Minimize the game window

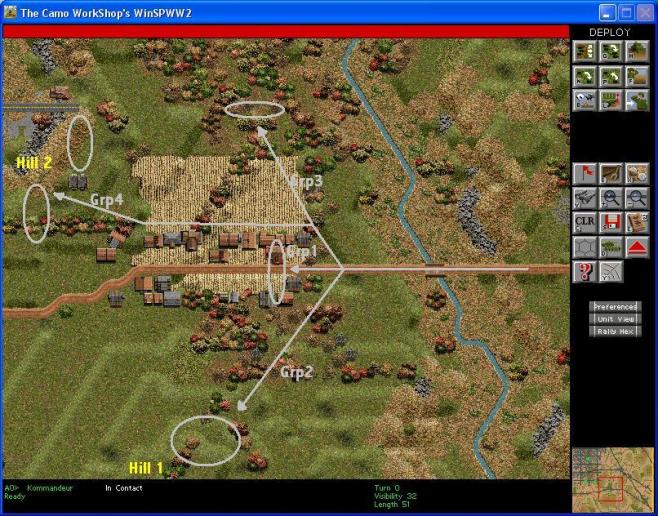[608, 12]
